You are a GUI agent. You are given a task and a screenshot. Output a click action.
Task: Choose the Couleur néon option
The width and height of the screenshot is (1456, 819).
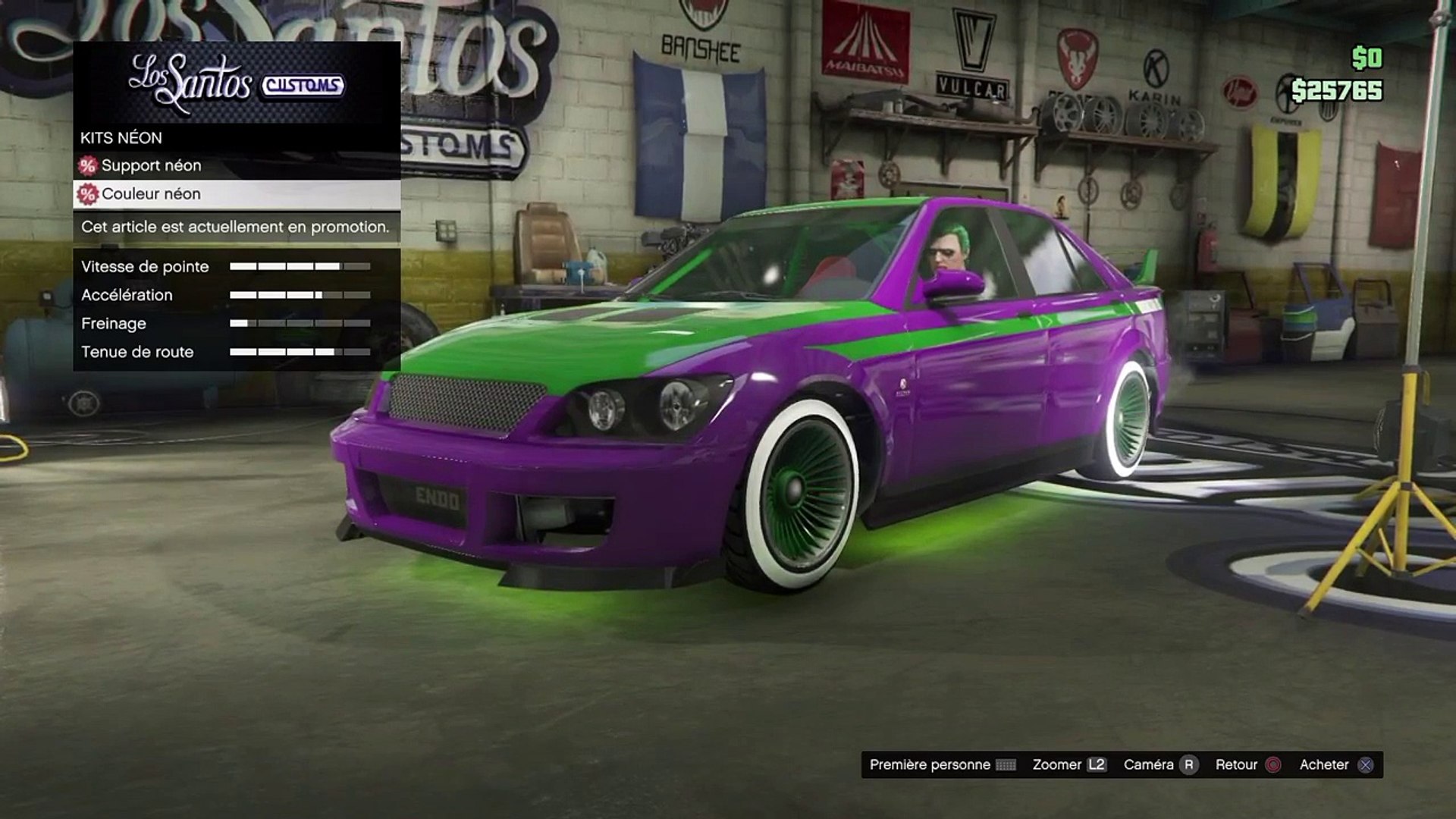pyautogui.click(x=152, y=194)
